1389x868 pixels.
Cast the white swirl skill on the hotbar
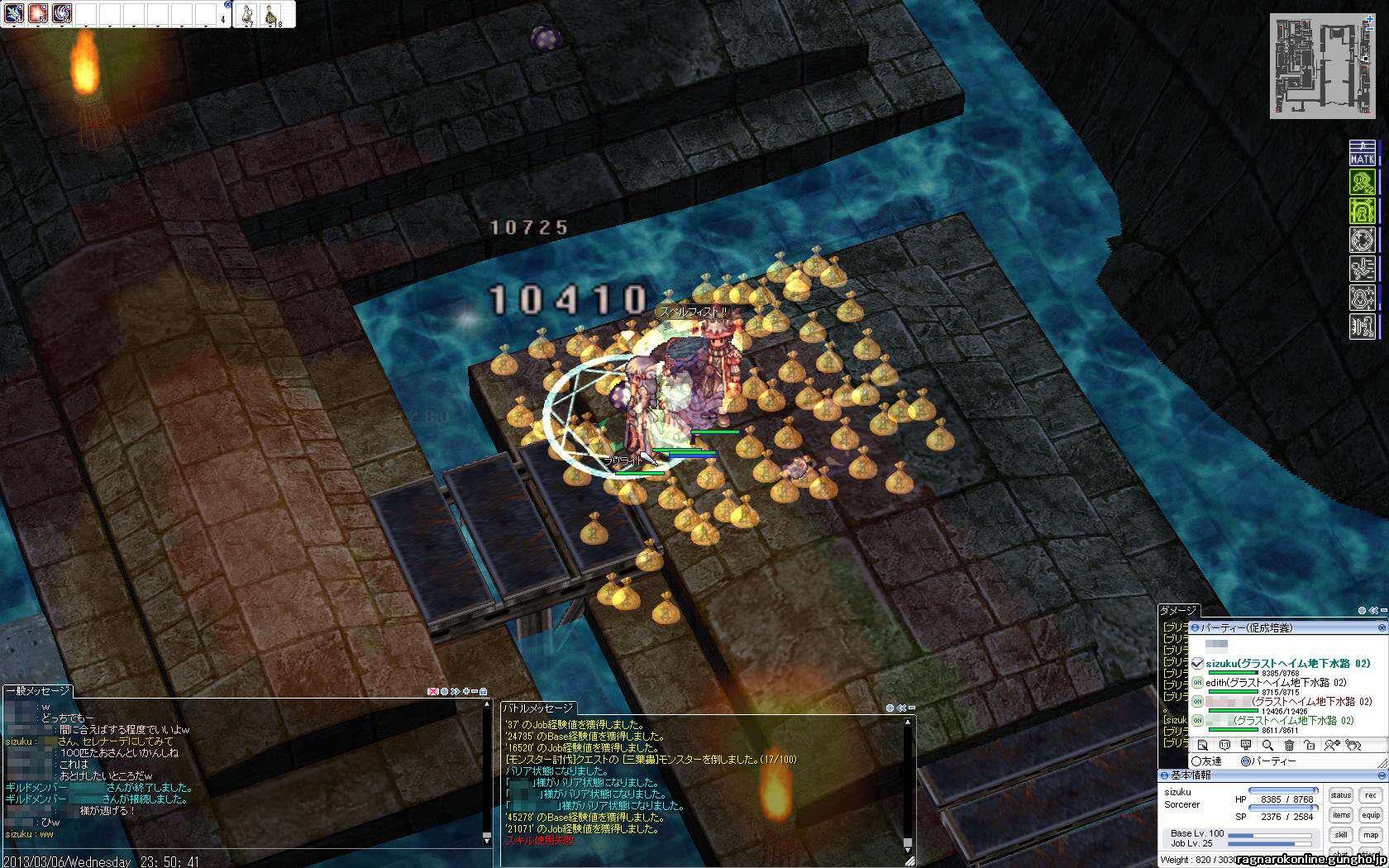[62, 13]
